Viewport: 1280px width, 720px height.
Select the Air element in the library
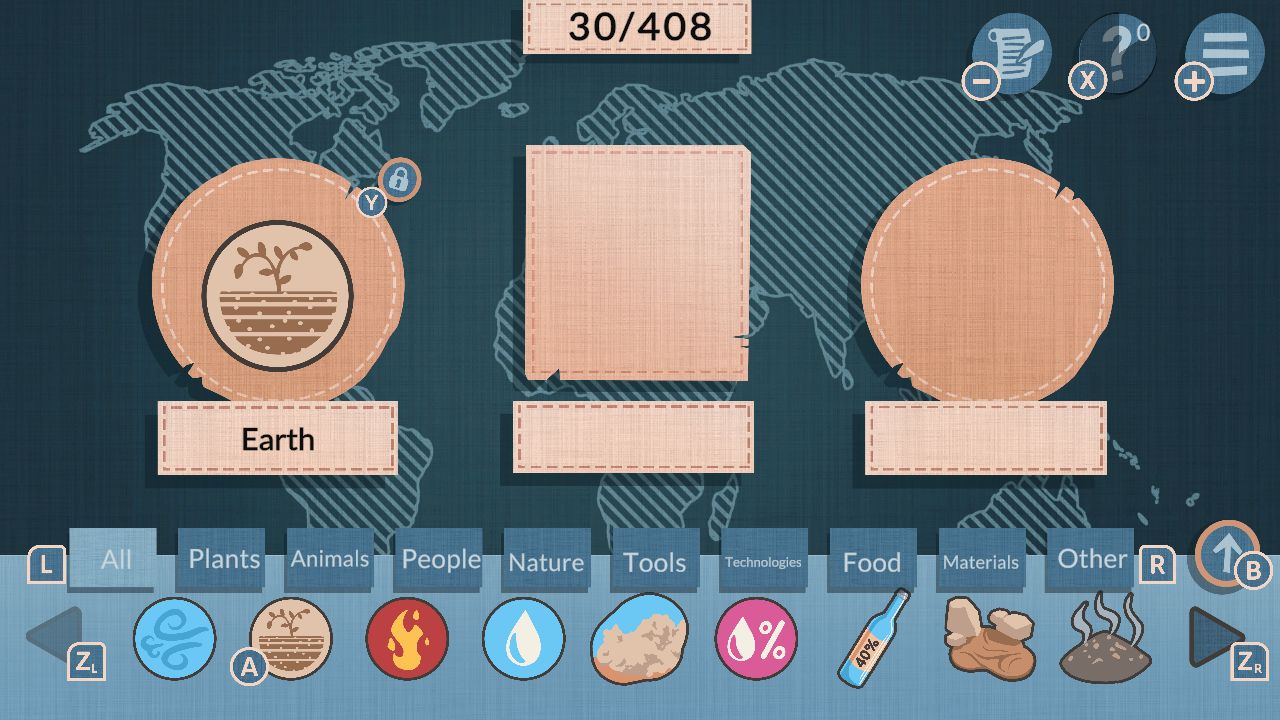coord(175,640)
